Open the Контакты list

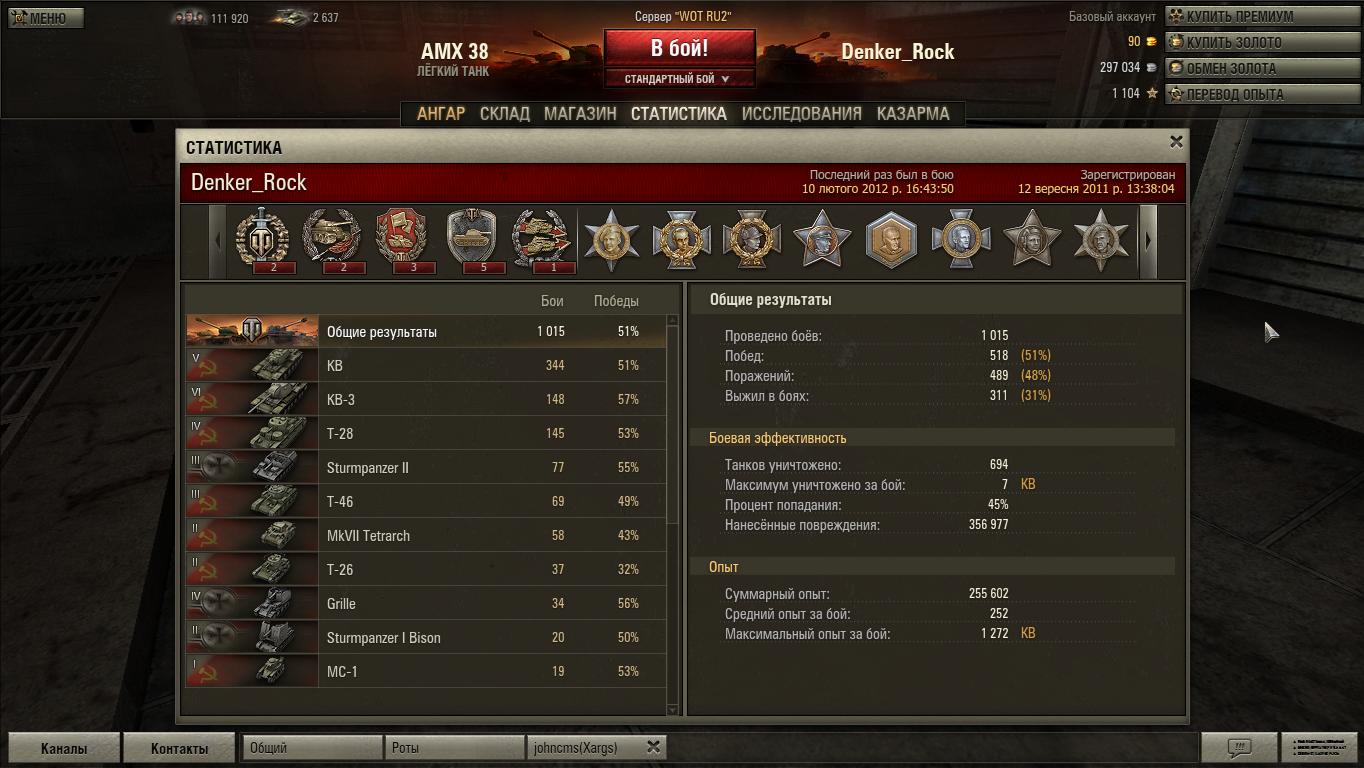180,748
